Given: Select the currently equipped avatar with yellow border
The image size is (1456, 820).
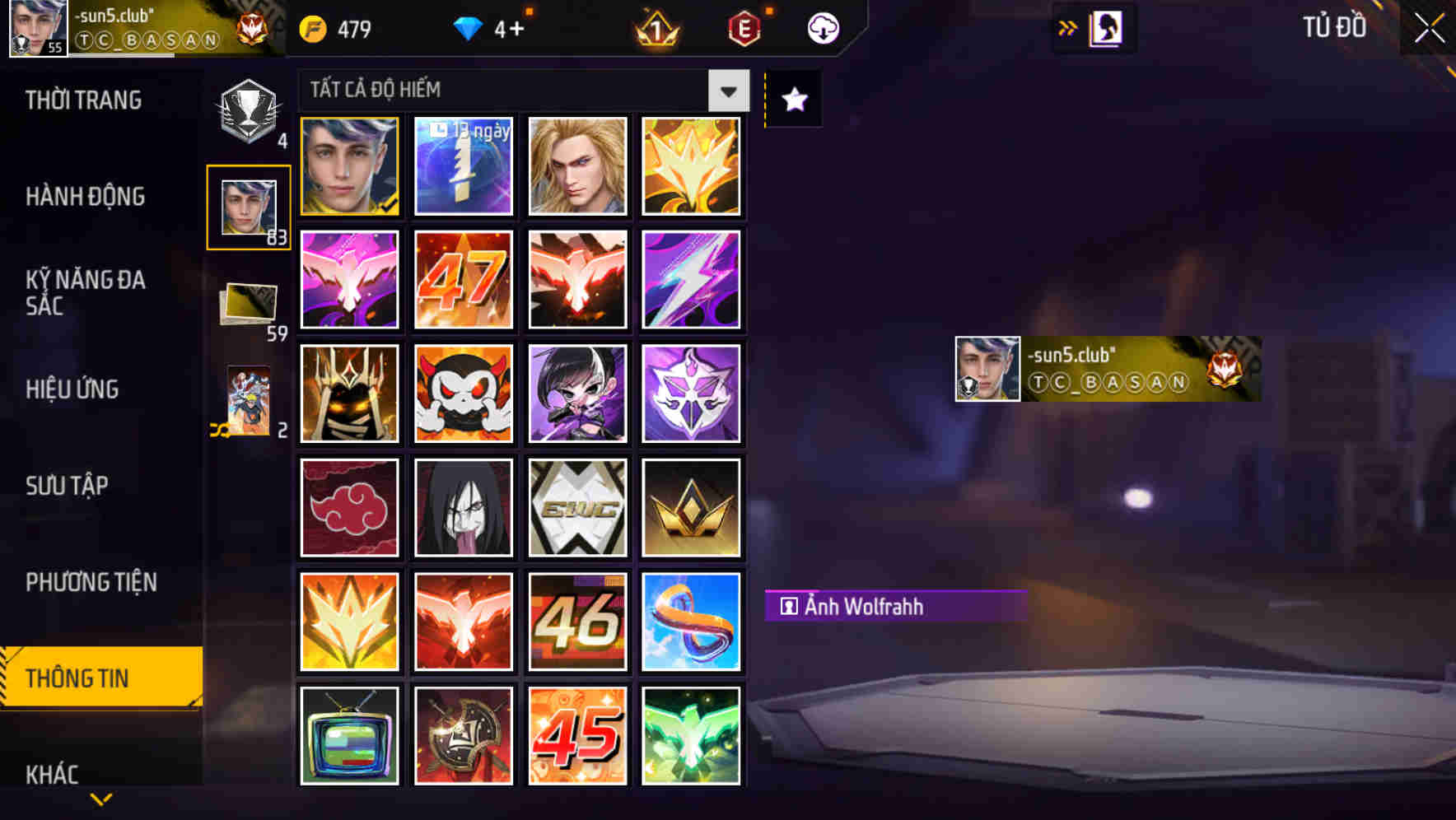Looking at the screenshot, I should pyautogui.click(x=348, y=167).
